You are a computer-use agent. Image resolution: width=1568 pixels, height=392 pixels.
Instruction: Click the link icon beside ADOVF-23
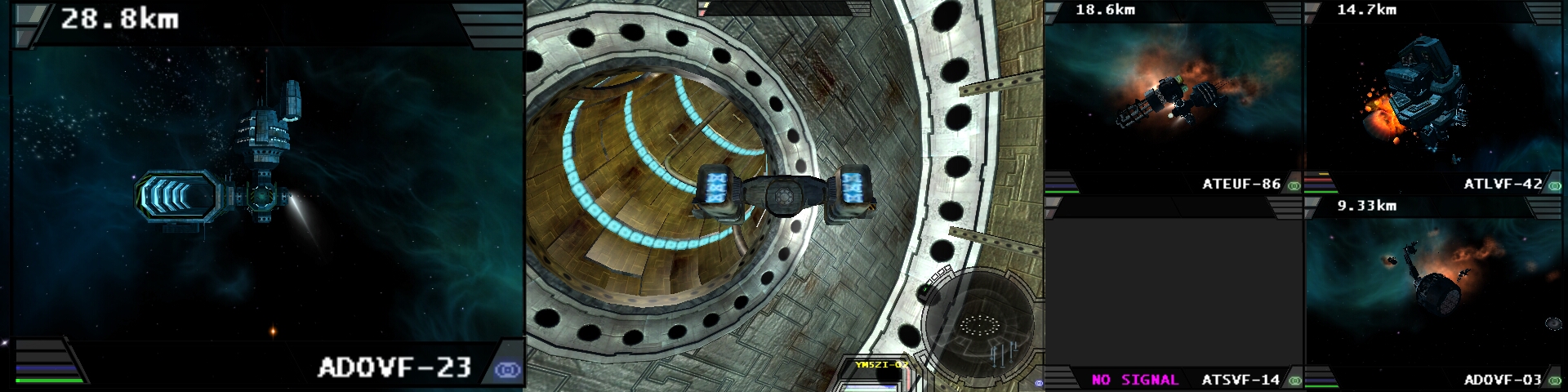(x=507, y=371)
